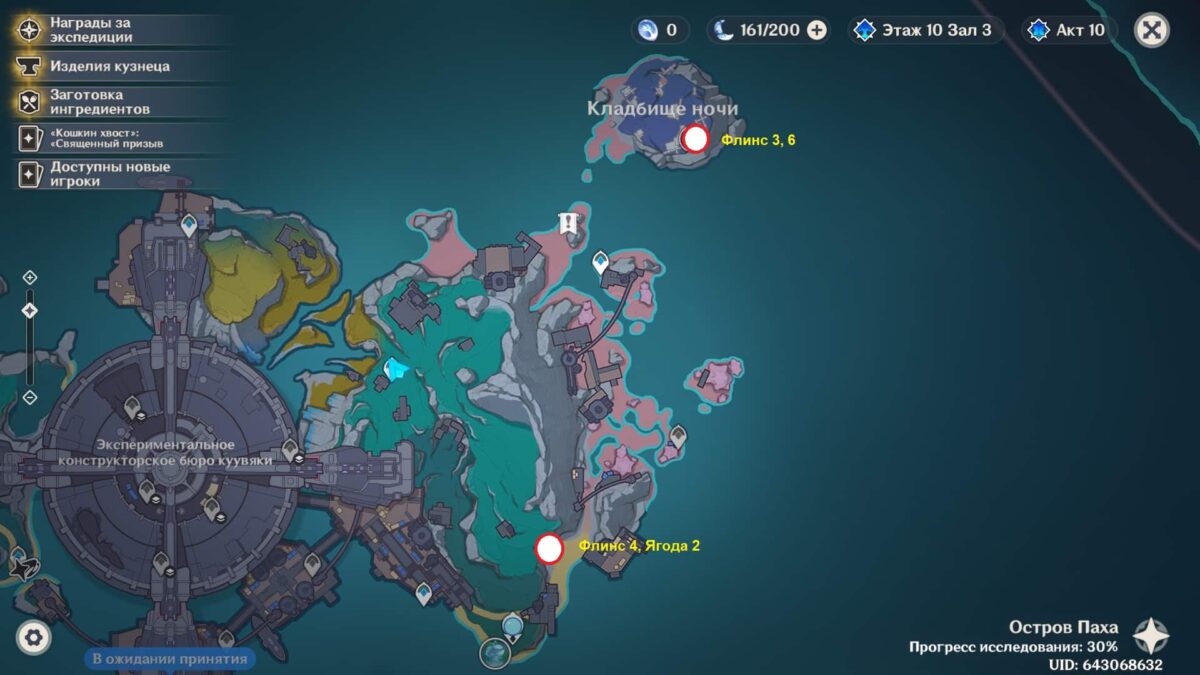Click the zoom-out minus on the map slider
The height and width of the screenshot is (675, 1200).
point(30,397)
